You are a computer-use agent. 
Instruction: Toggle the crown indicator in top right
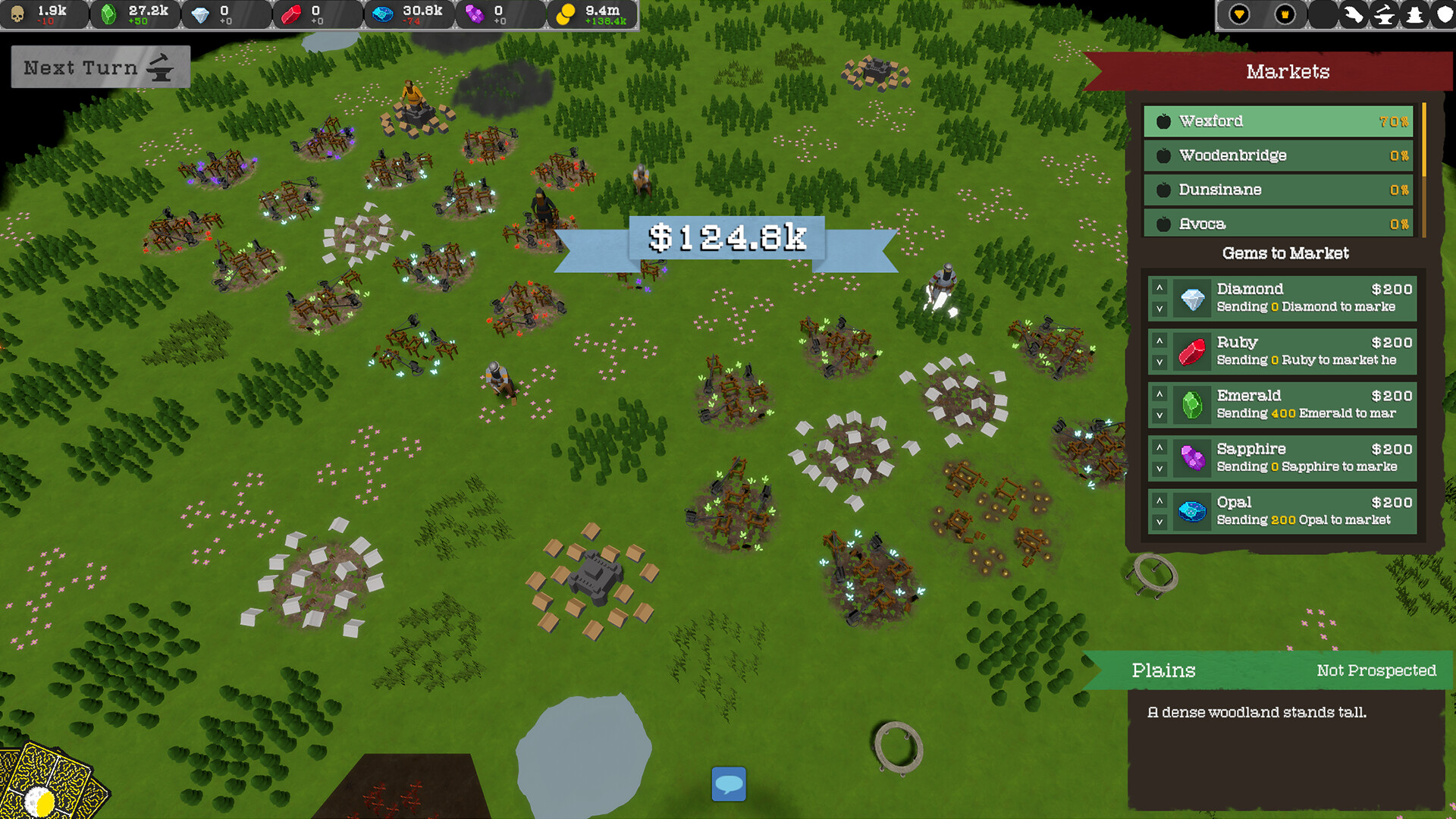pos(1285,13)
